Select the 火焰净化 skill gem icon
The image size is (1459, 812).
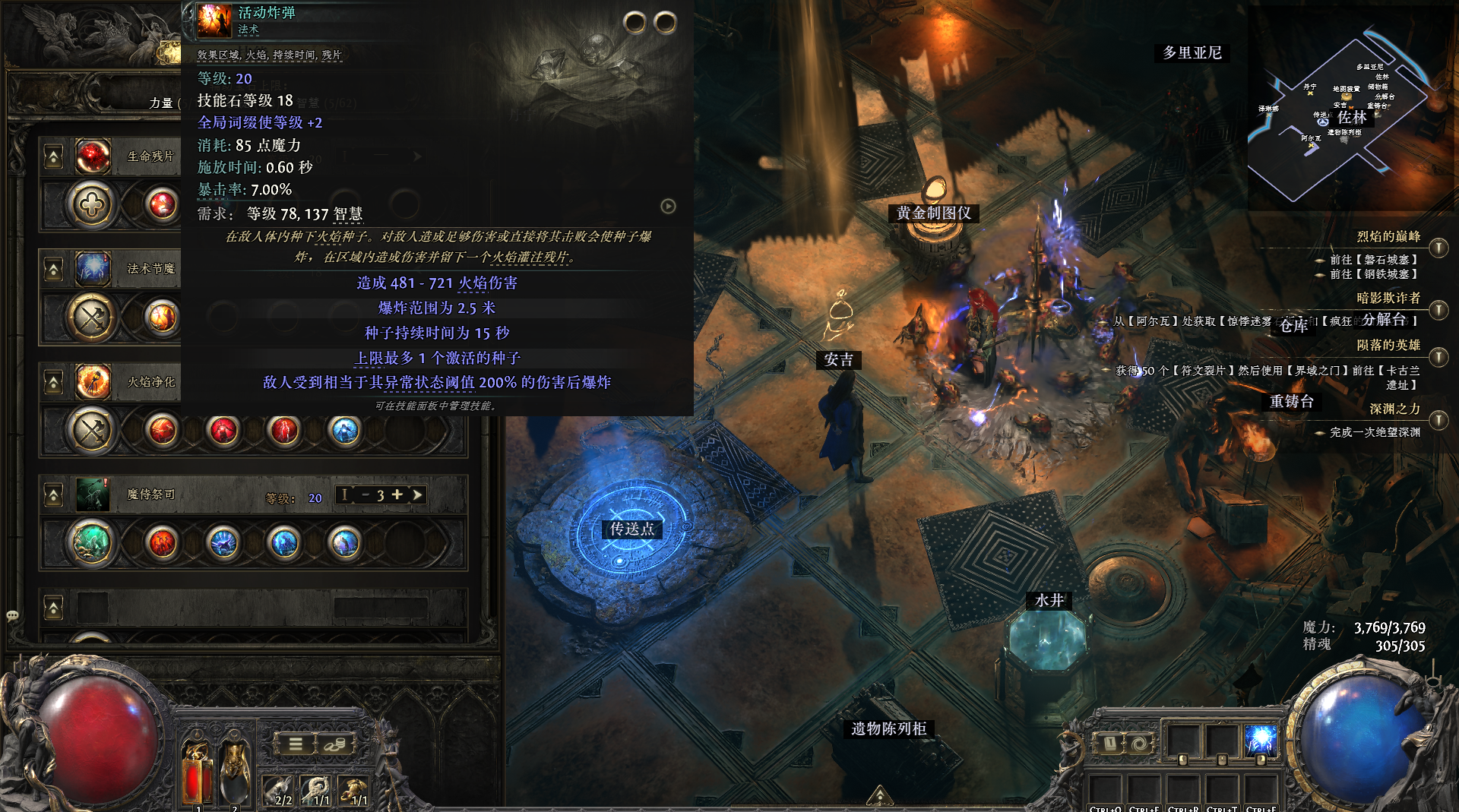[x=93, y=381]
